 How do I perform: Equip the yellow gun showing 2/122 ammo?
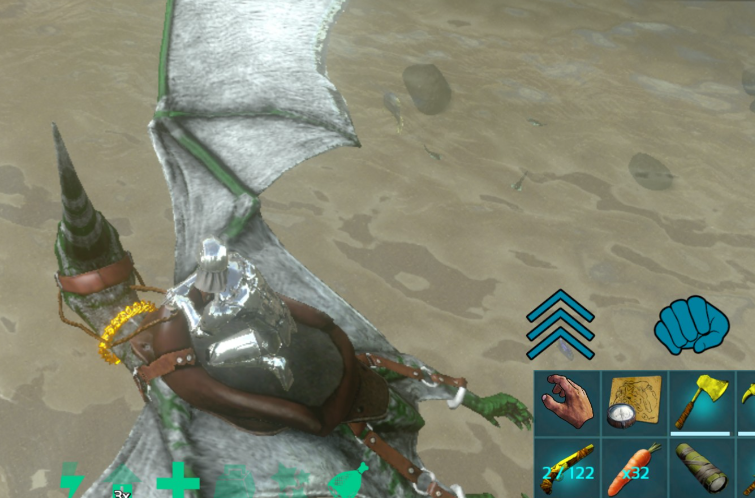coord(566,467)
